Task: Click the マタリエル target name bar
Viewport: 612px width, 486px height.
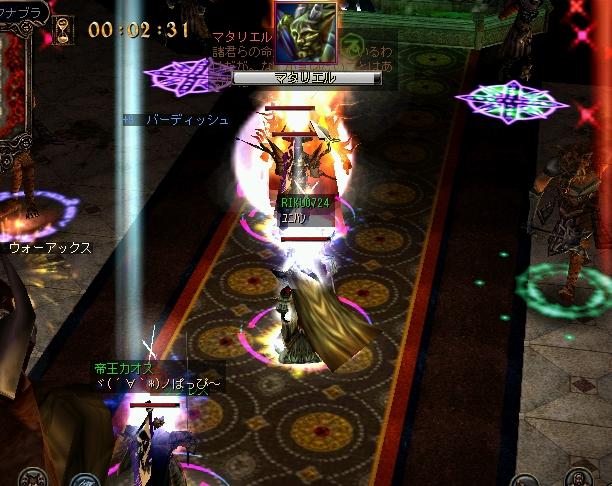Action: point(307,77)
